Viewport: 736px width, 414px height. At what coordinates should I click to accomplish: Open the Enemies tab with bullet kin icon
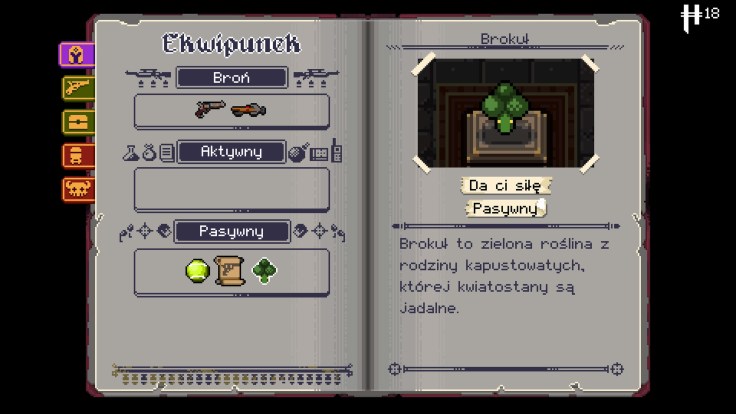click(x=77, y=155)
